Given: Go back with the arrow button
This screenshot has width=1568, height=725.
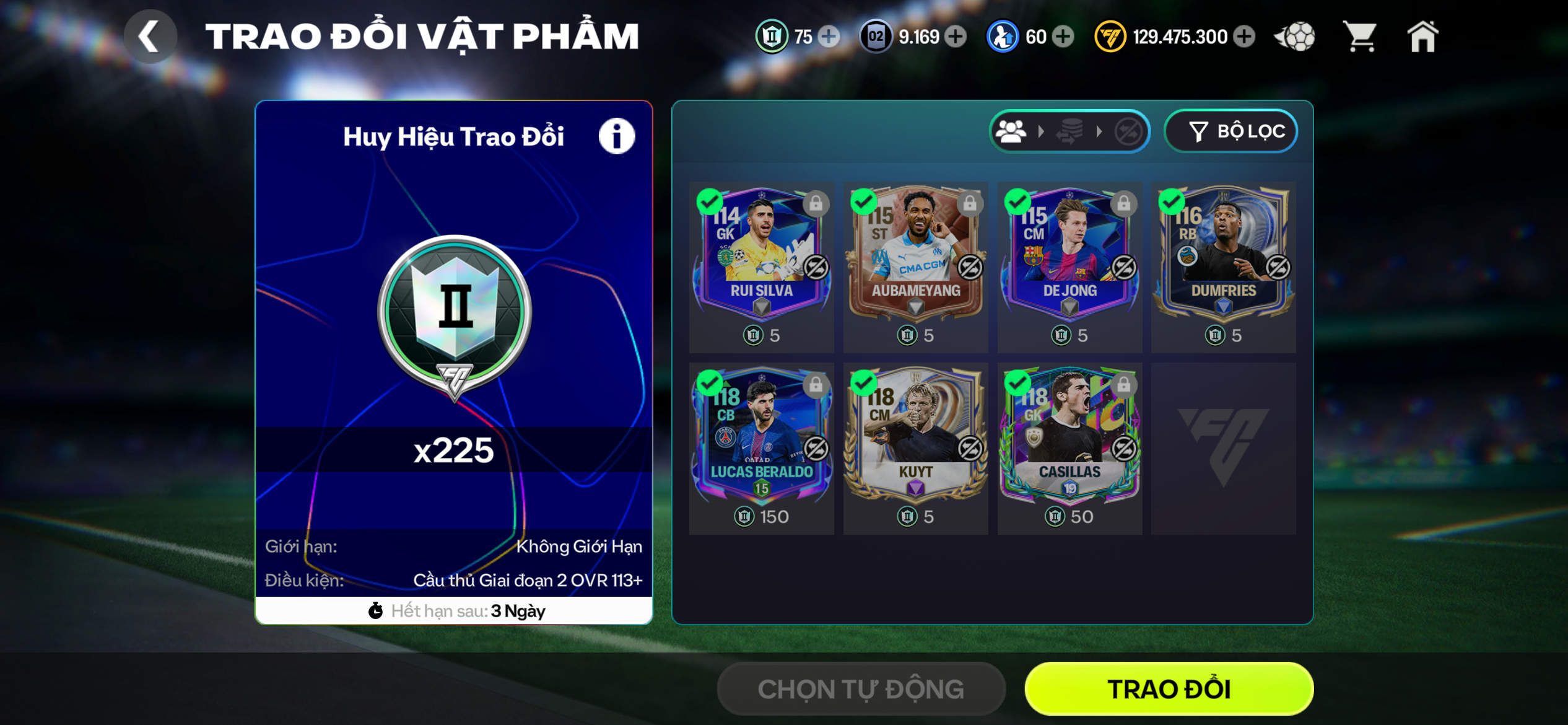Looking at the screenshot, I should (150, 37).
